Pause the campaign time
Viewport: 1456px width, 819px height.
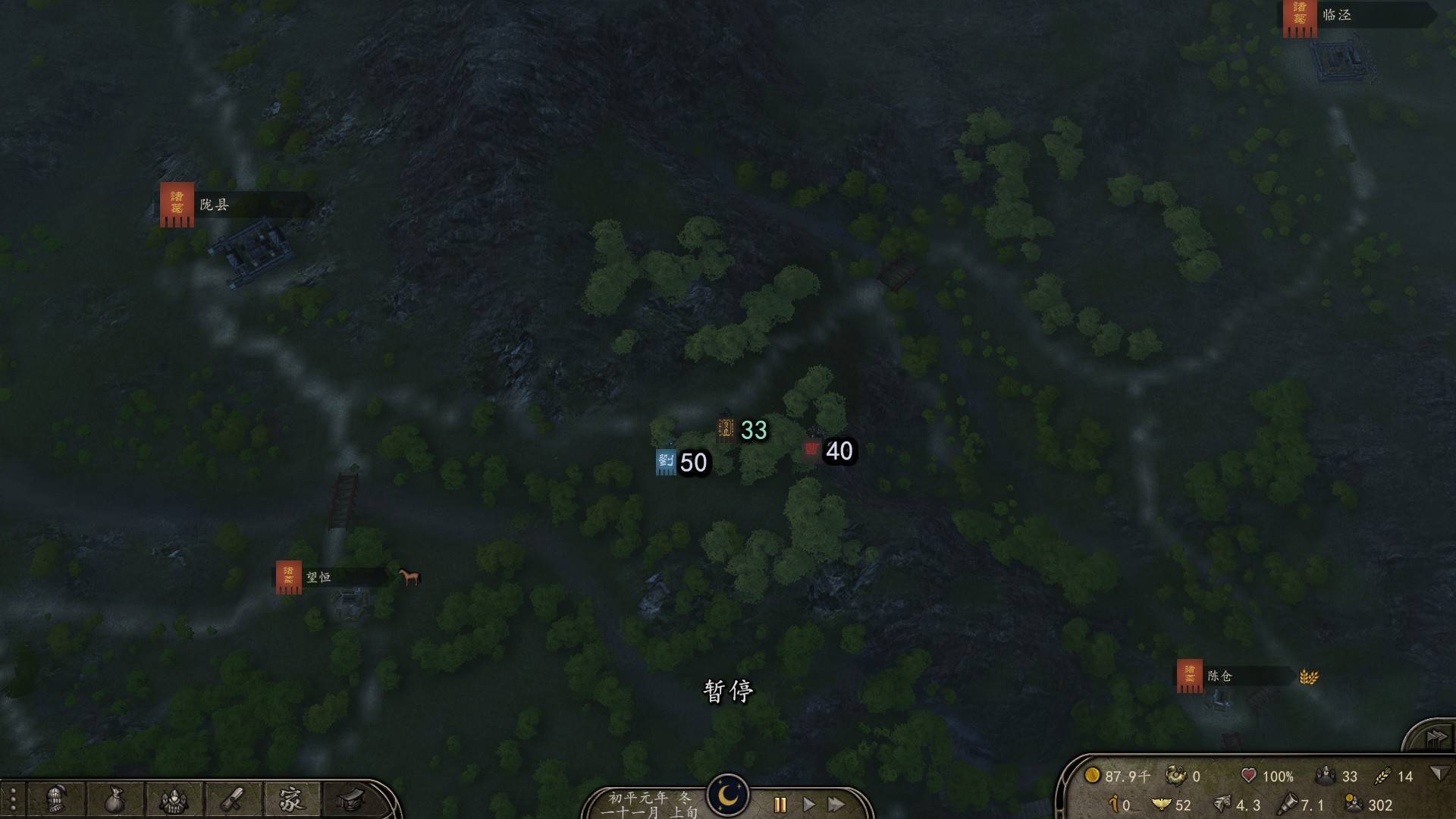click(780, 805)
